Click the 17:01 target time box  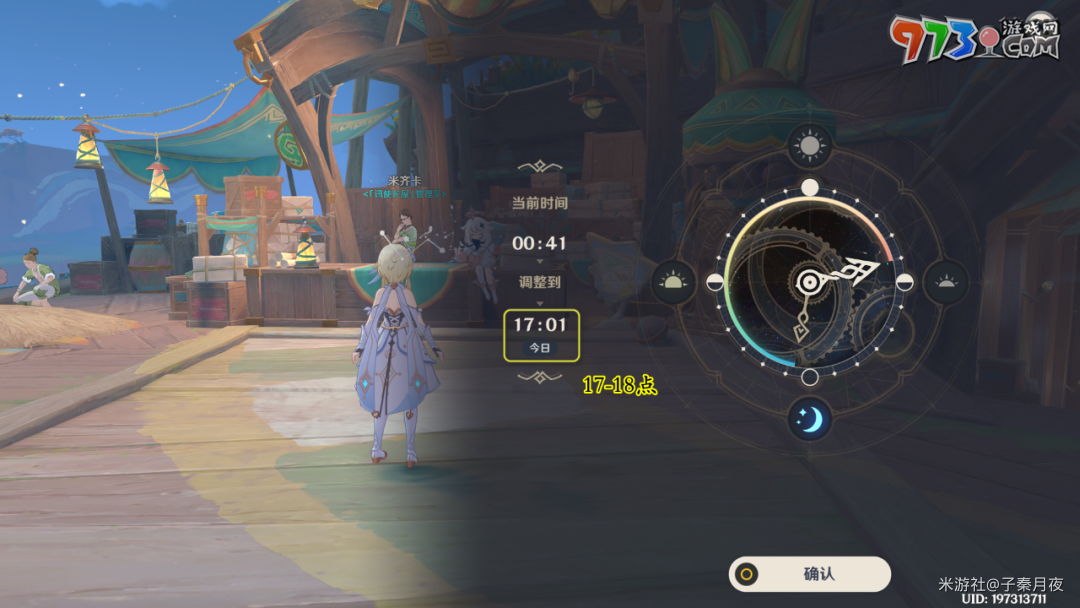540,335
